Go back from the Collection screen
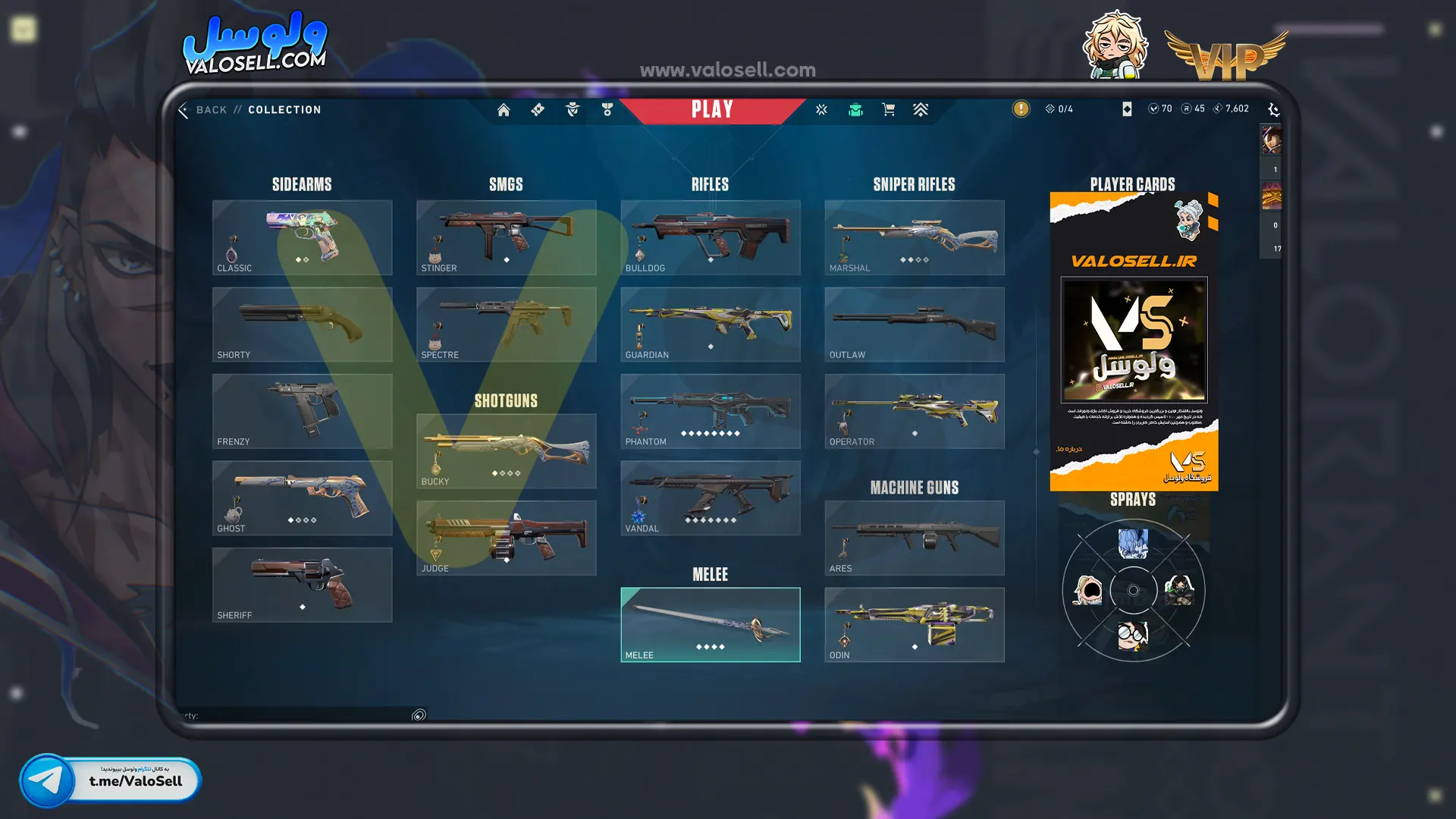The height and width of the screenshot is (819, 1456). click(203, 110)
